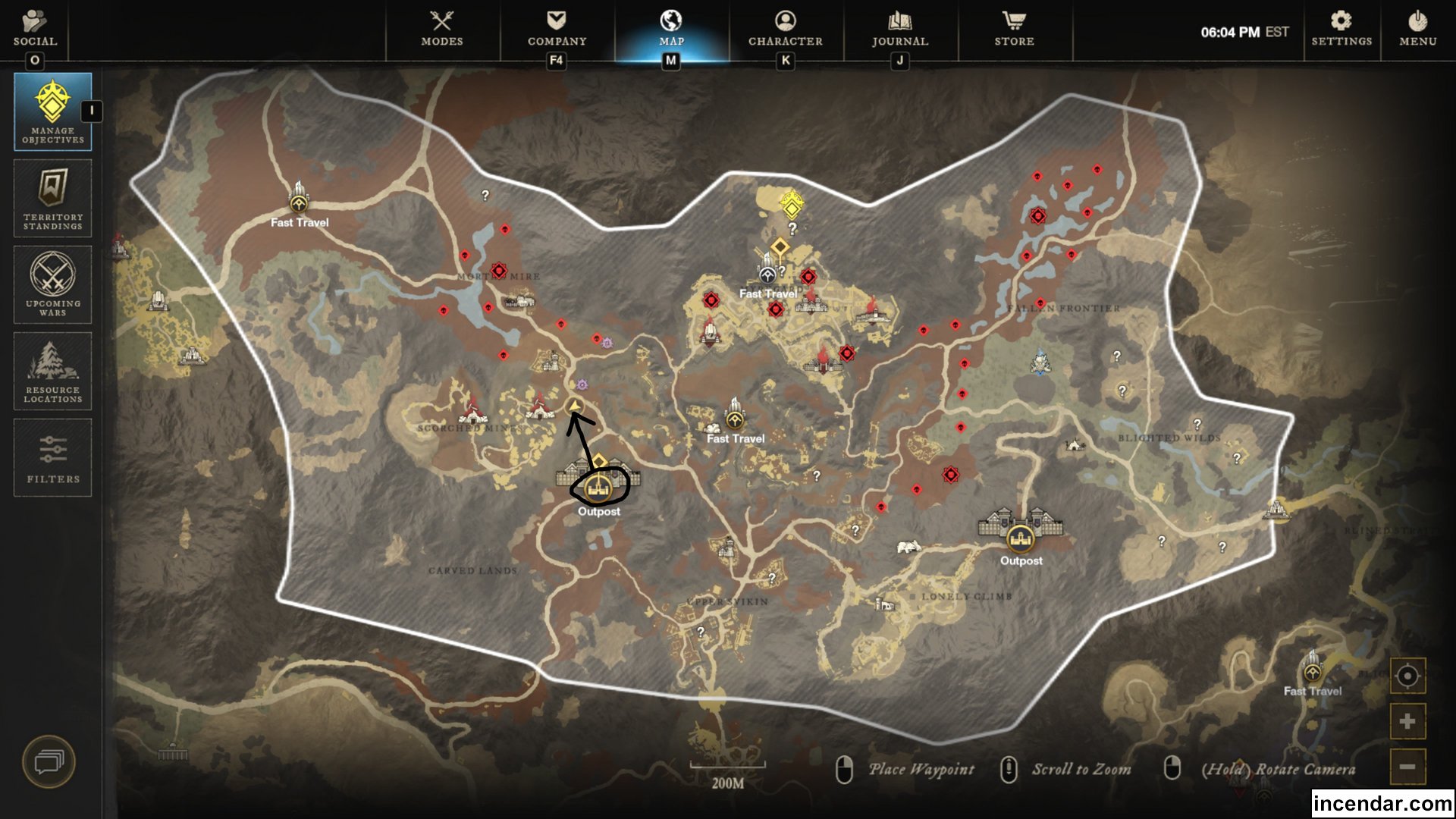This screenshot has width=1456, height=819.
Task: Click the central Fast Travel shrine icon
Action: 734,422
